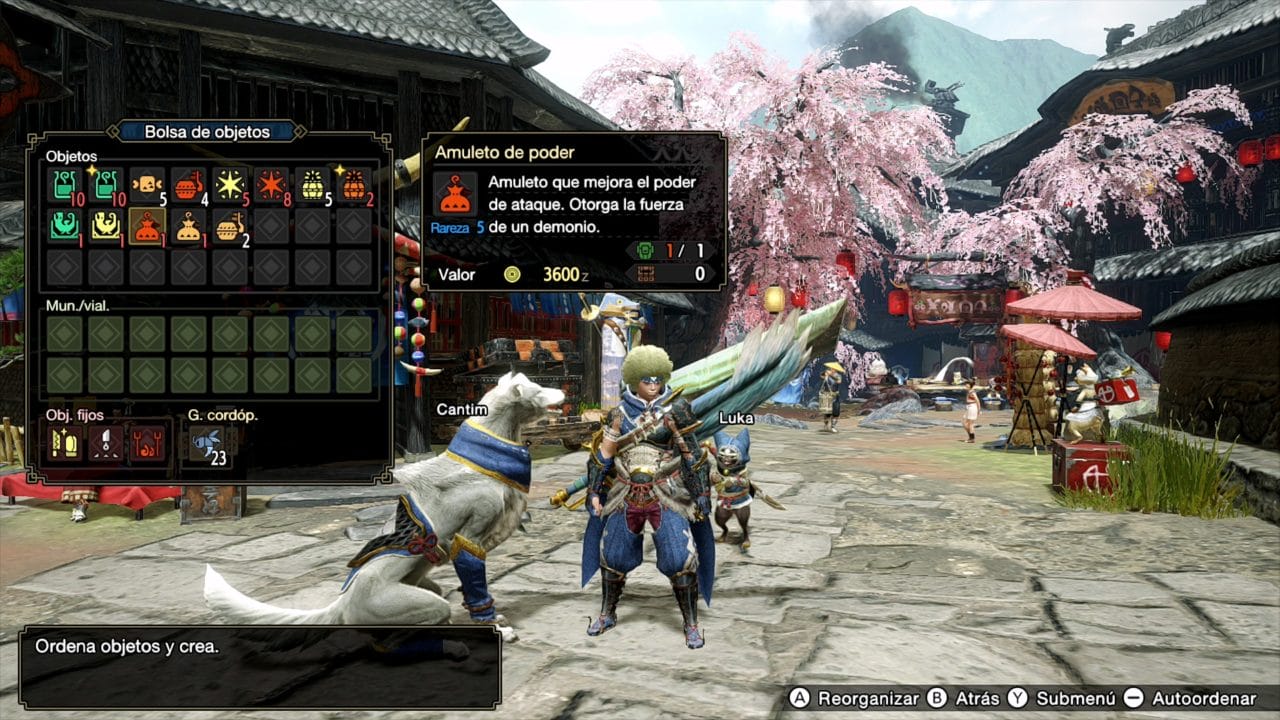Select the BBQ meat item showing 2

click(x=229, y=228)
